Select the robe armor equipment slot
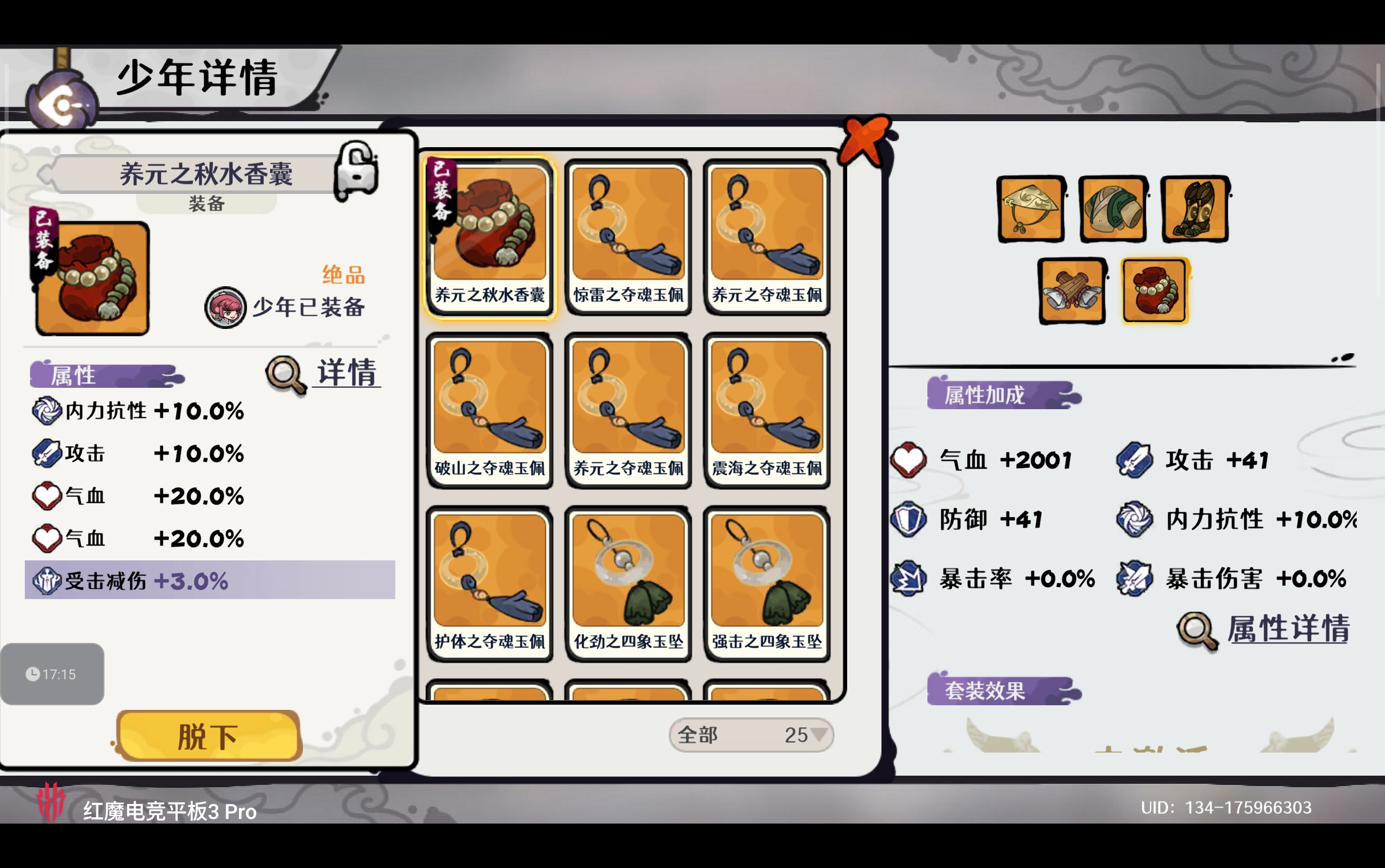 click(1113, 209)
